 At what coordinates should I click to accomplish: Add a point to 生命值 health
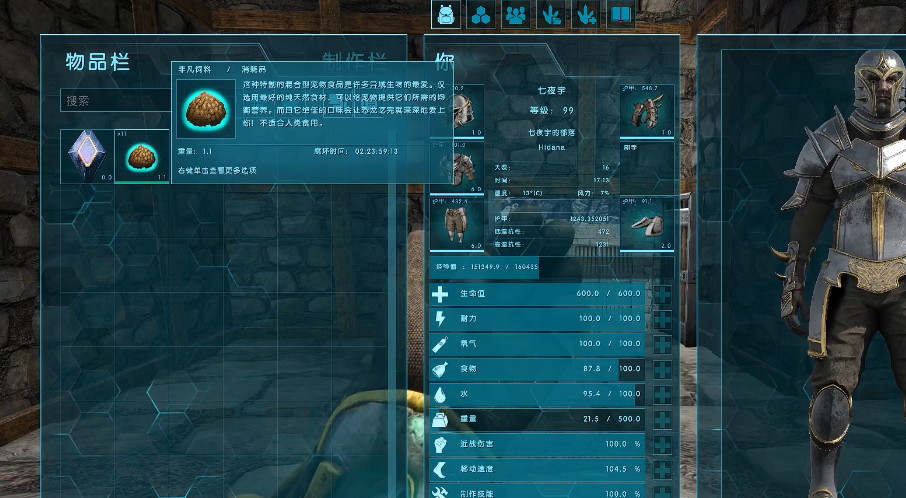pyautogui.click(x=662, y=294)
